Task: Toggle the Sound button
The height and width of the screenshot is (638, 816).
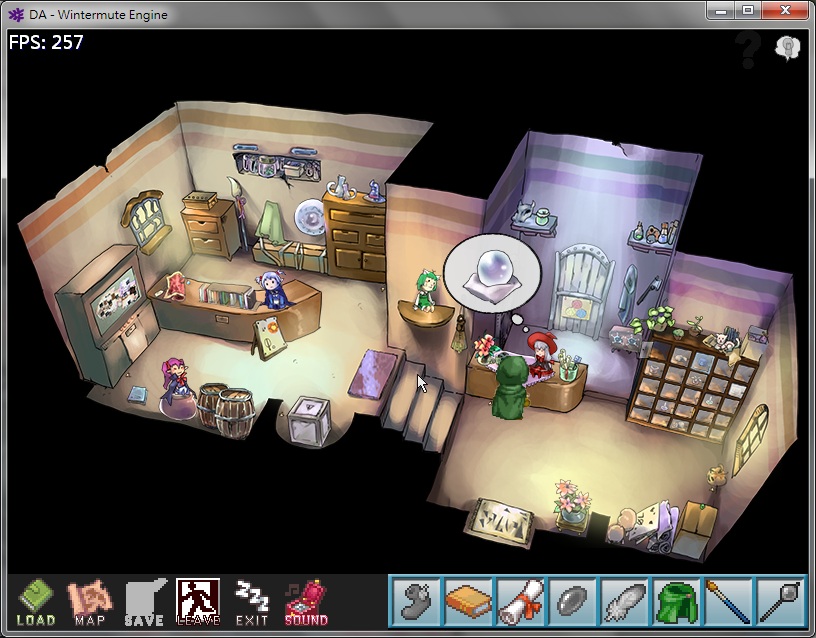Action: pyautogui.click(x=305, y=603)
